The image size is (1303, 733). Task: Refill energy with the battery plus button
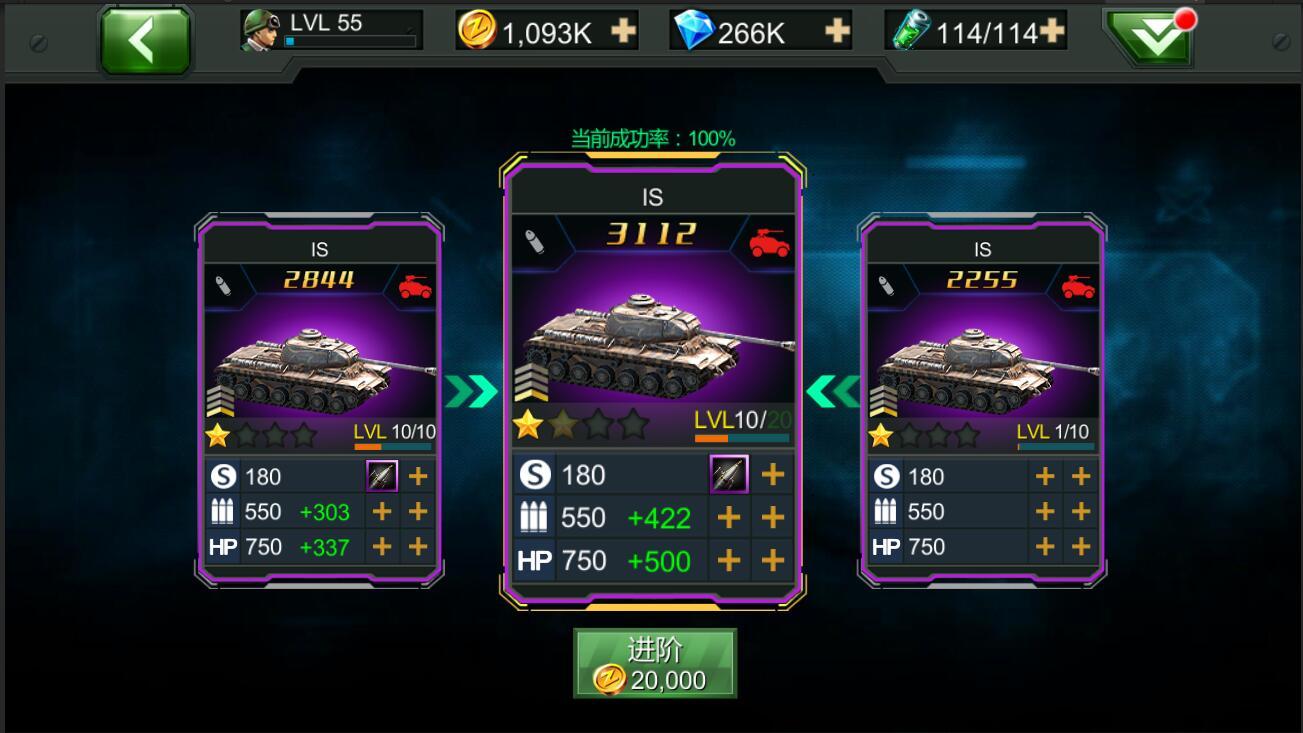pyautogui.click(x=1052, y=32)
